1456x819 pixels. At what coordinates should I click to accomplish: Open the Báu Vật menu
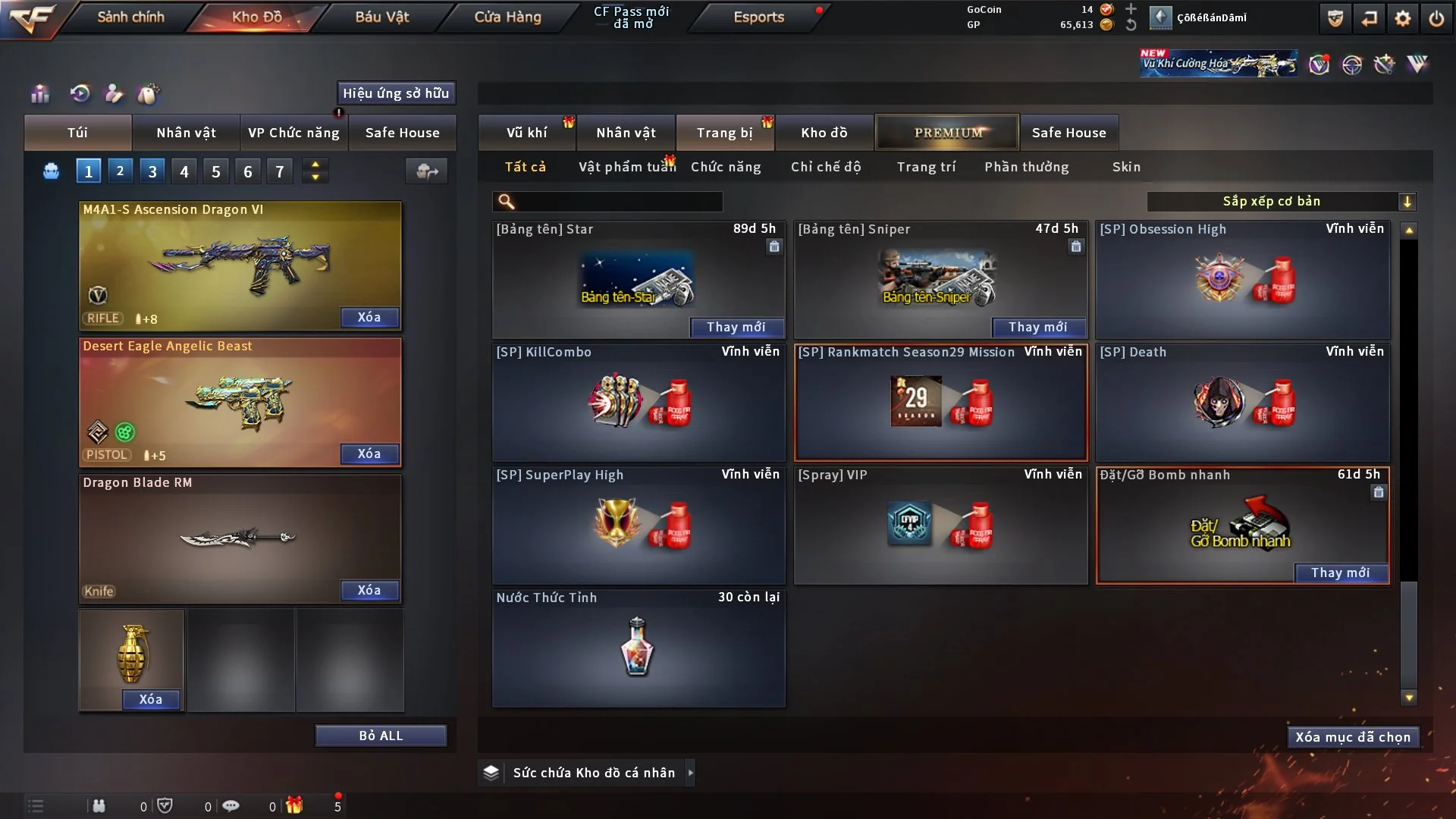pyautogui.click(x=381, y=17)
